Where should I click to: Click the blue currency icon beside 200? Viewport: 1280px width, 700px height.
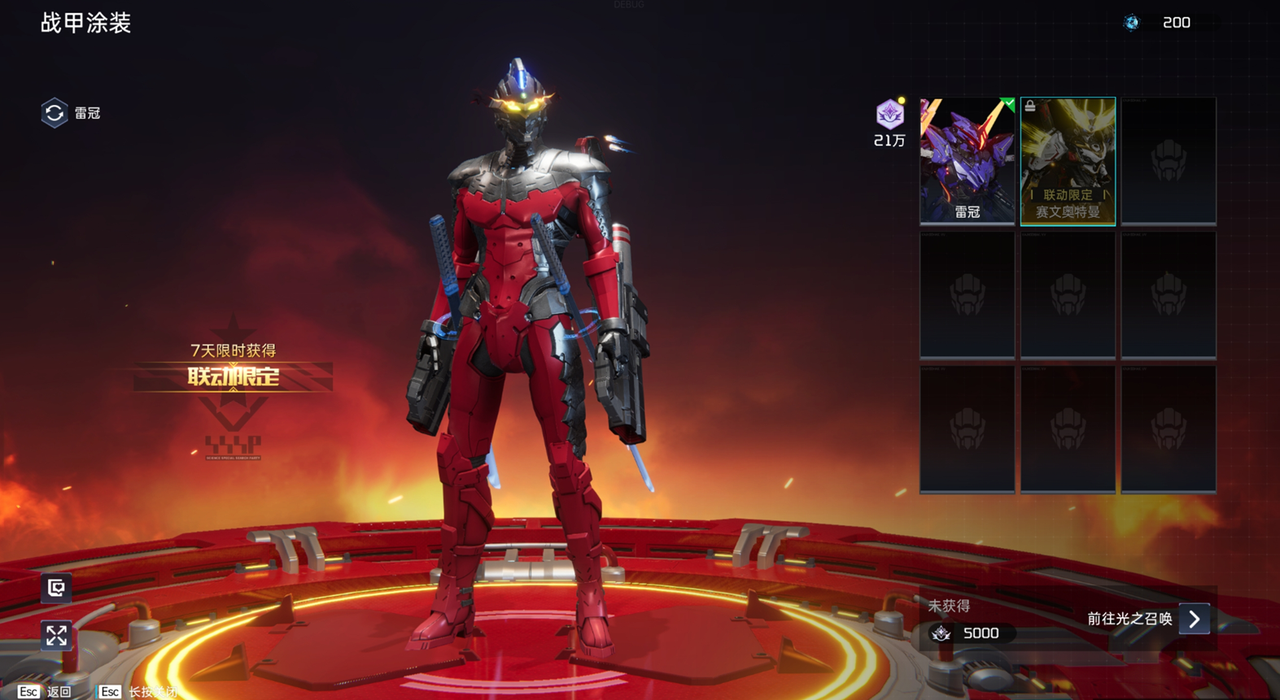pos(1131,23)
